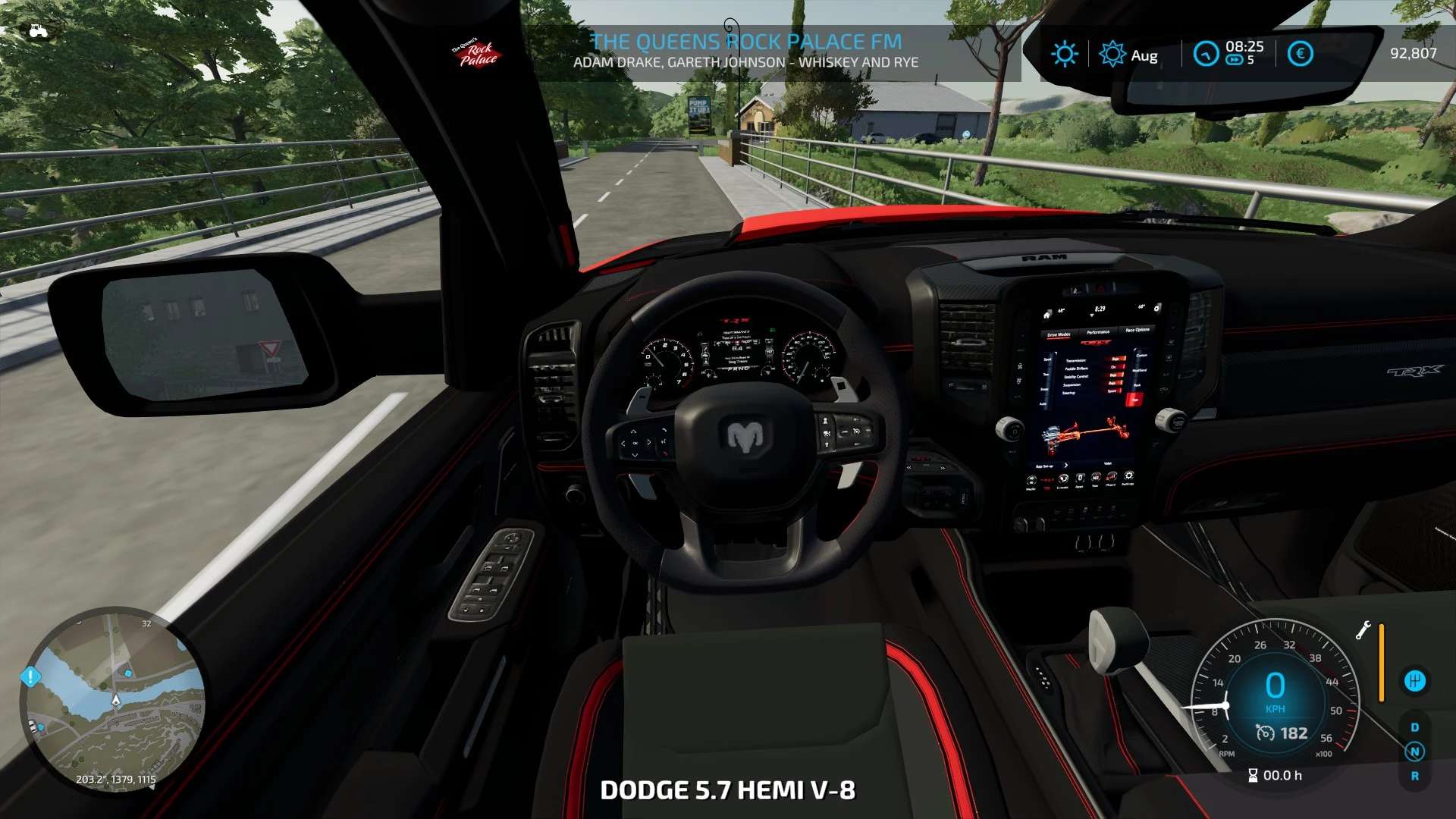This screenshot has width=1456, height=819.
Task: Select the N neutral gear indicator
Action: (x=1414, y=752)
